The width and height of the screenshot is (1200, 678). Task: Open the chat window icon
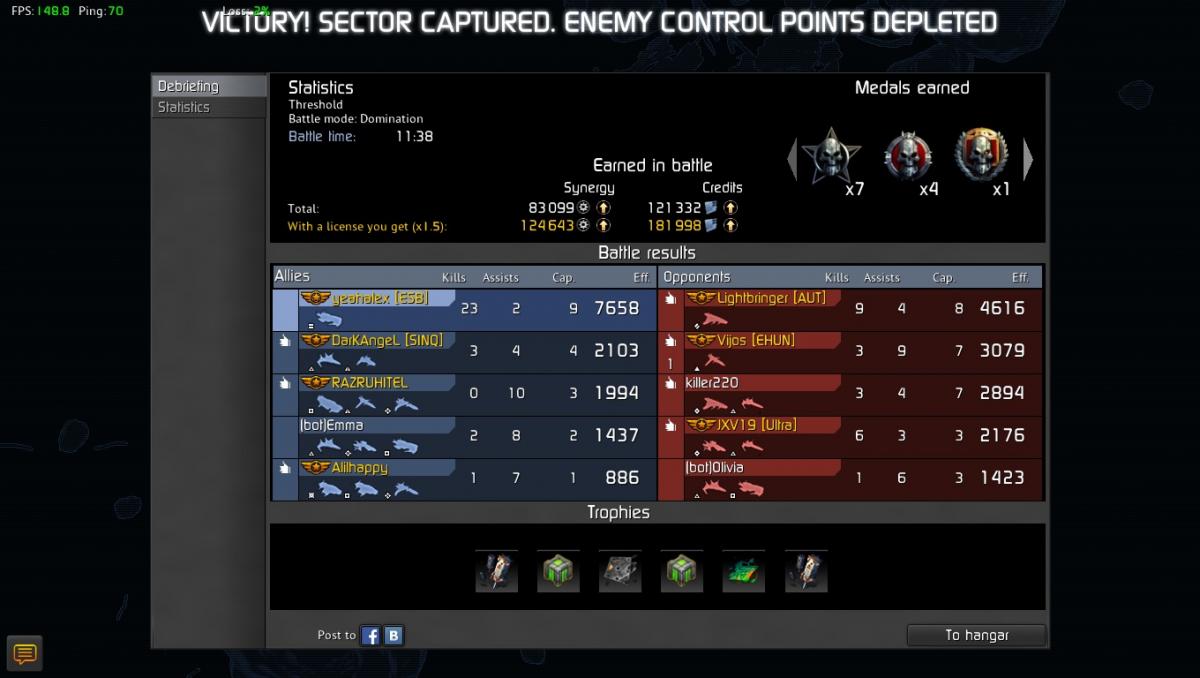coord(25,654)
